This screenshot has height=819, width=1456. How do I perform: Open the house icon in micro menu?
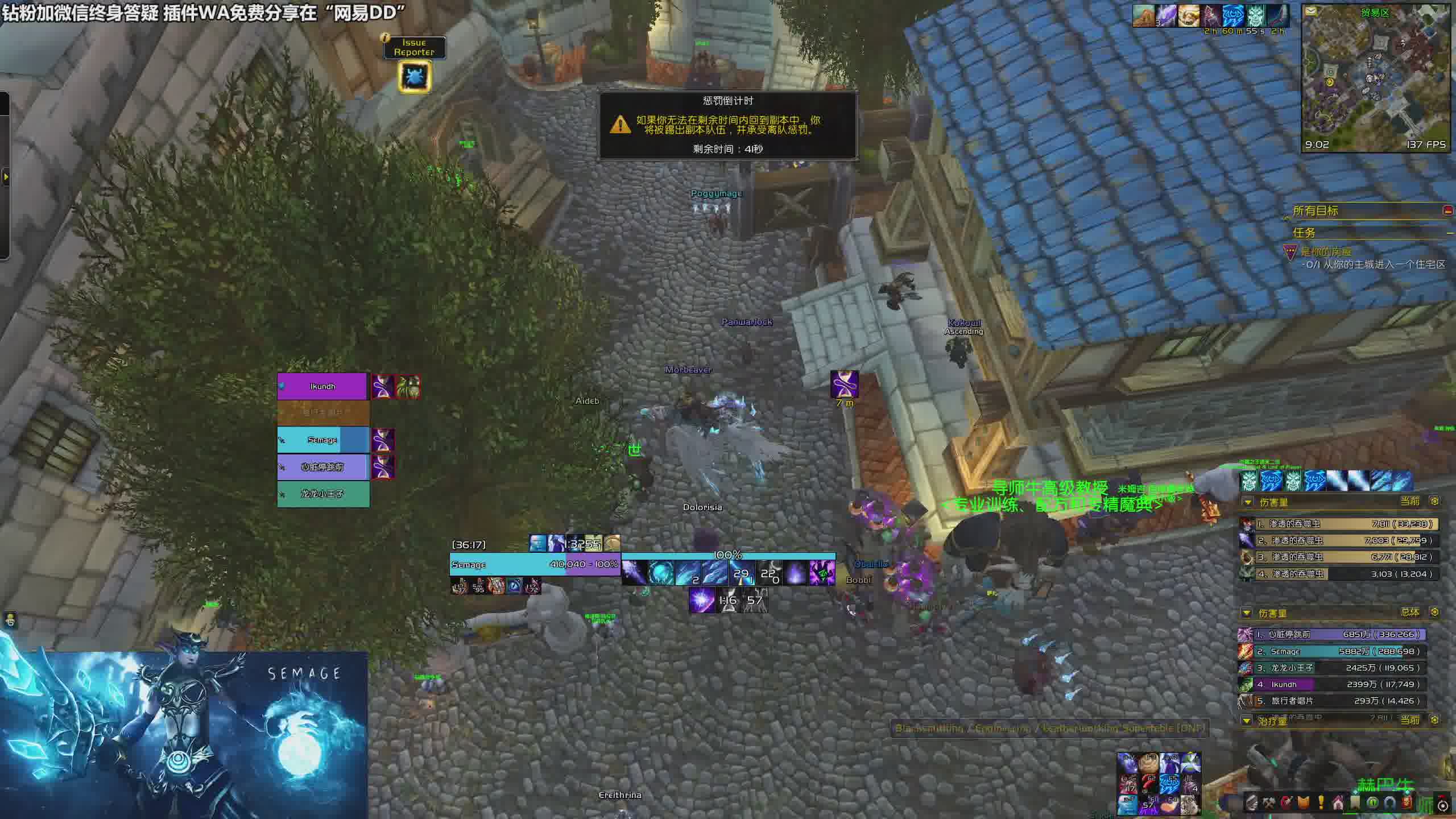[1338, 803]
